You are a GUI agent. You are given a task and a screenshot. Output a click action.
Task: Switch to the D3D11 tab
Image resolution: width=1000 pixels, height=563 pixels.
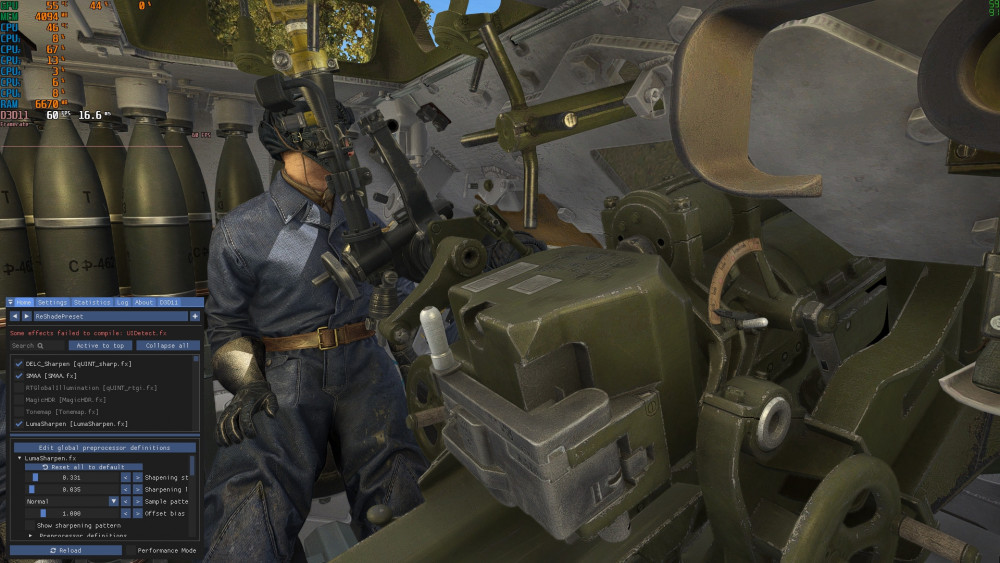tap(169, 302)
